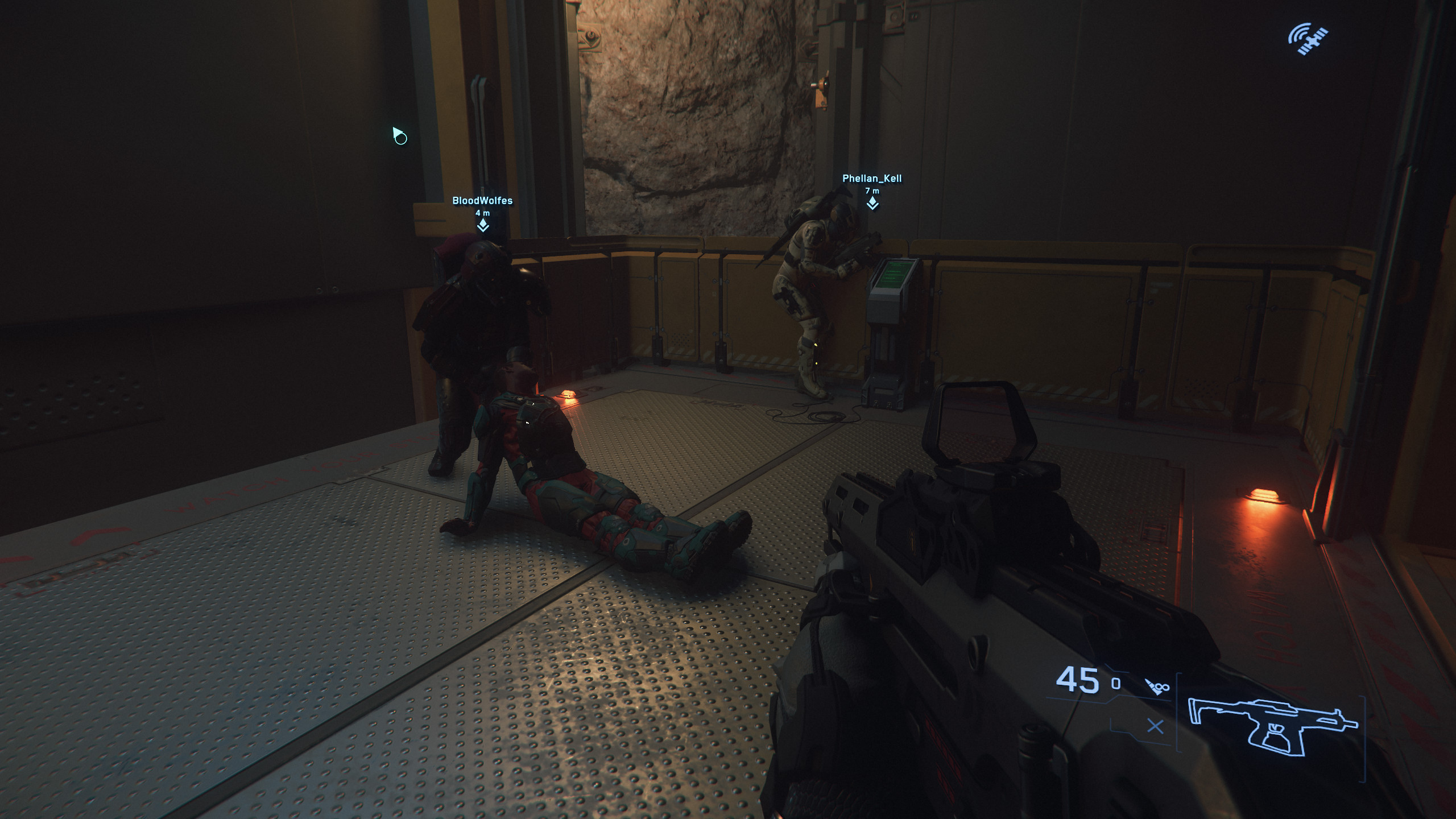Select the equipped rifle weapon icon
1456x819 pixels.
click(1272, 727)
